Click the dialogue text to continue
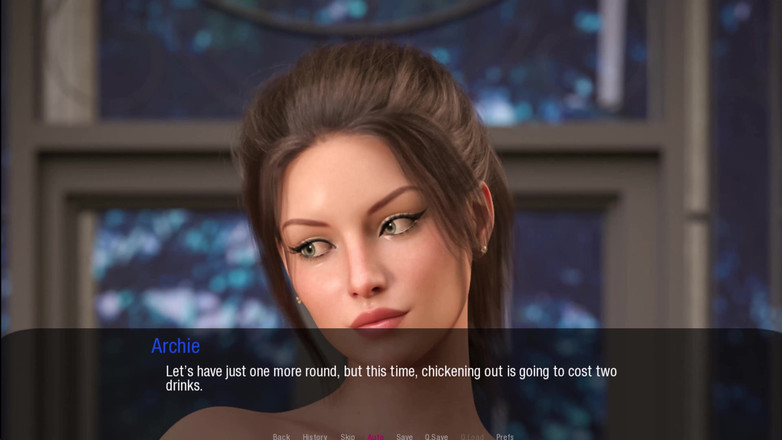The image size is (782, 440). pos(390,378)
